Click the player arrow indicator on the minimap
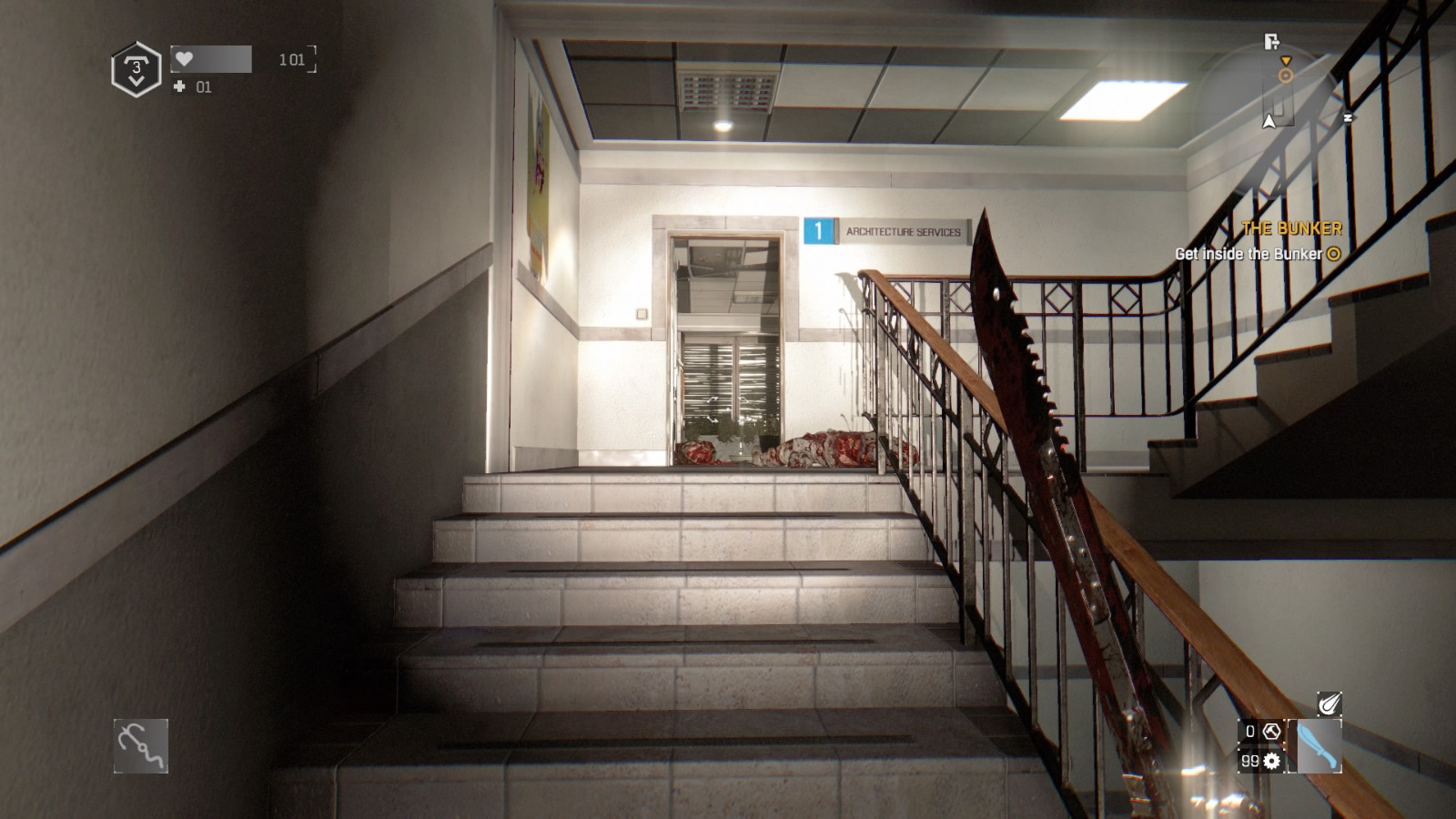This screenshot has height=819, width=1456. click(x=1269, y=121)
